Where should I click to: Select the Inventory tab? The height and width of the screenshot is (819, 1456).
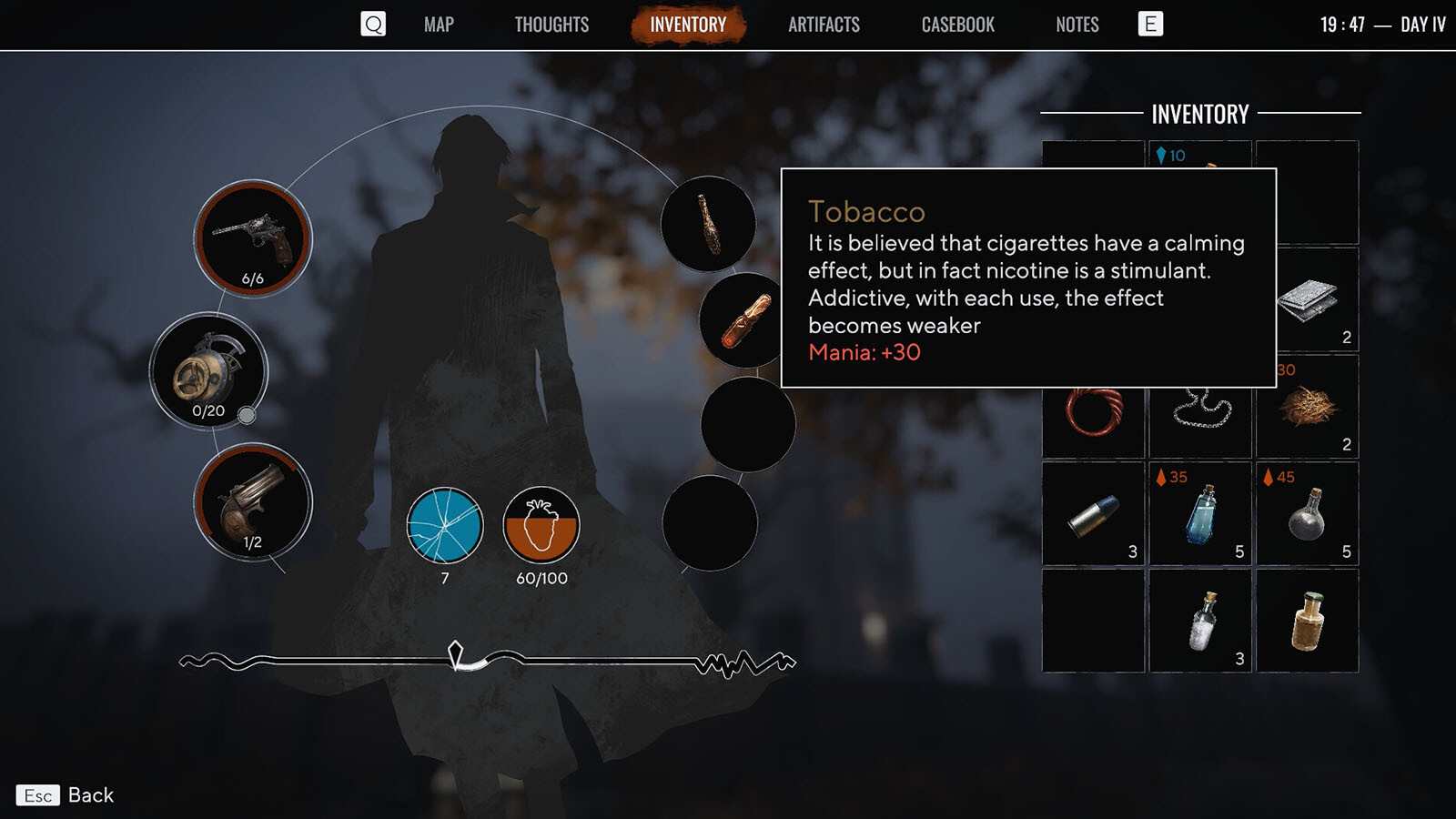[688, 25]
